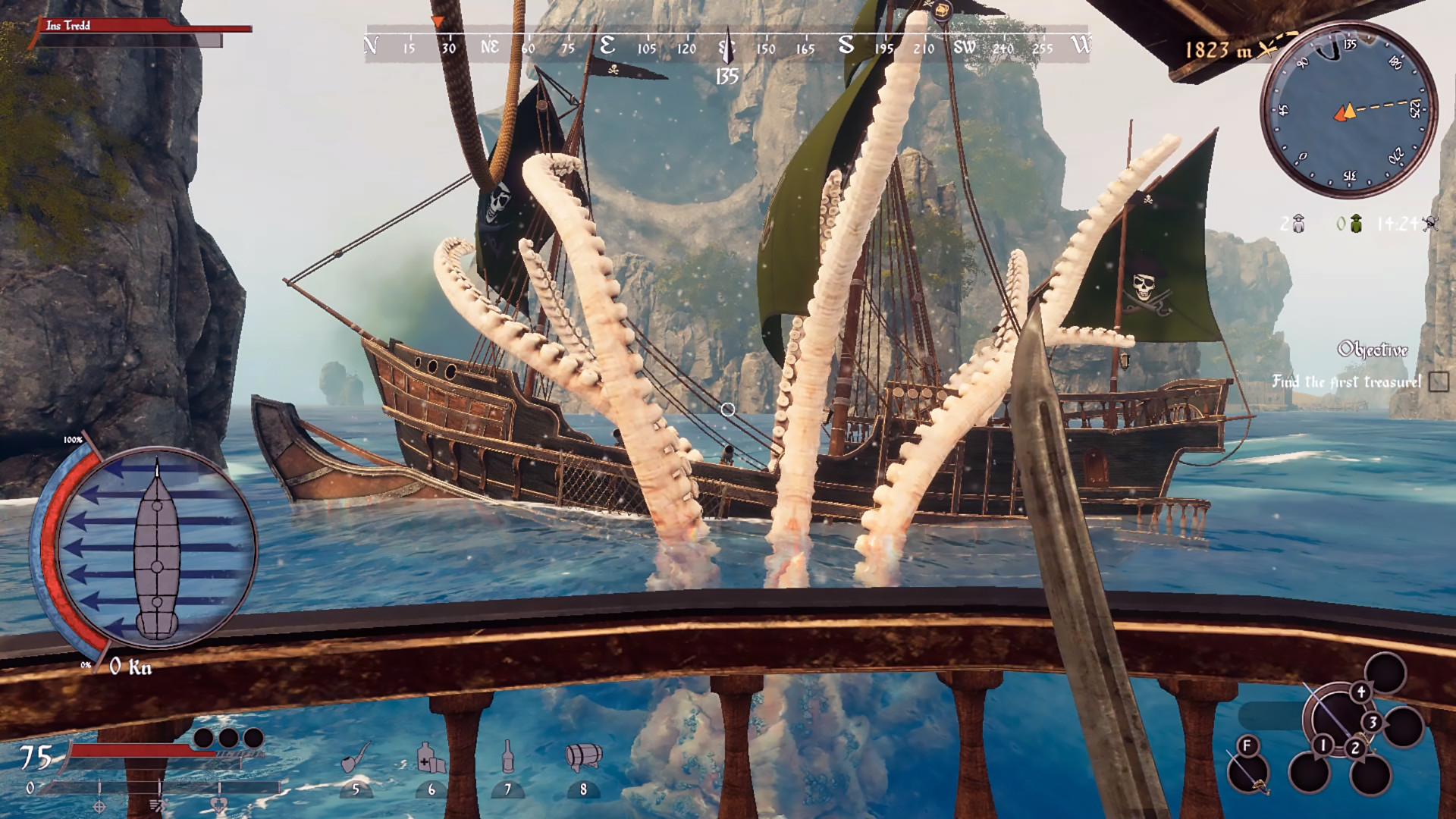Screen dimensions: 1456x819
Task: Open the ability wheel slot numbered 2
Action: point(1356,748)
